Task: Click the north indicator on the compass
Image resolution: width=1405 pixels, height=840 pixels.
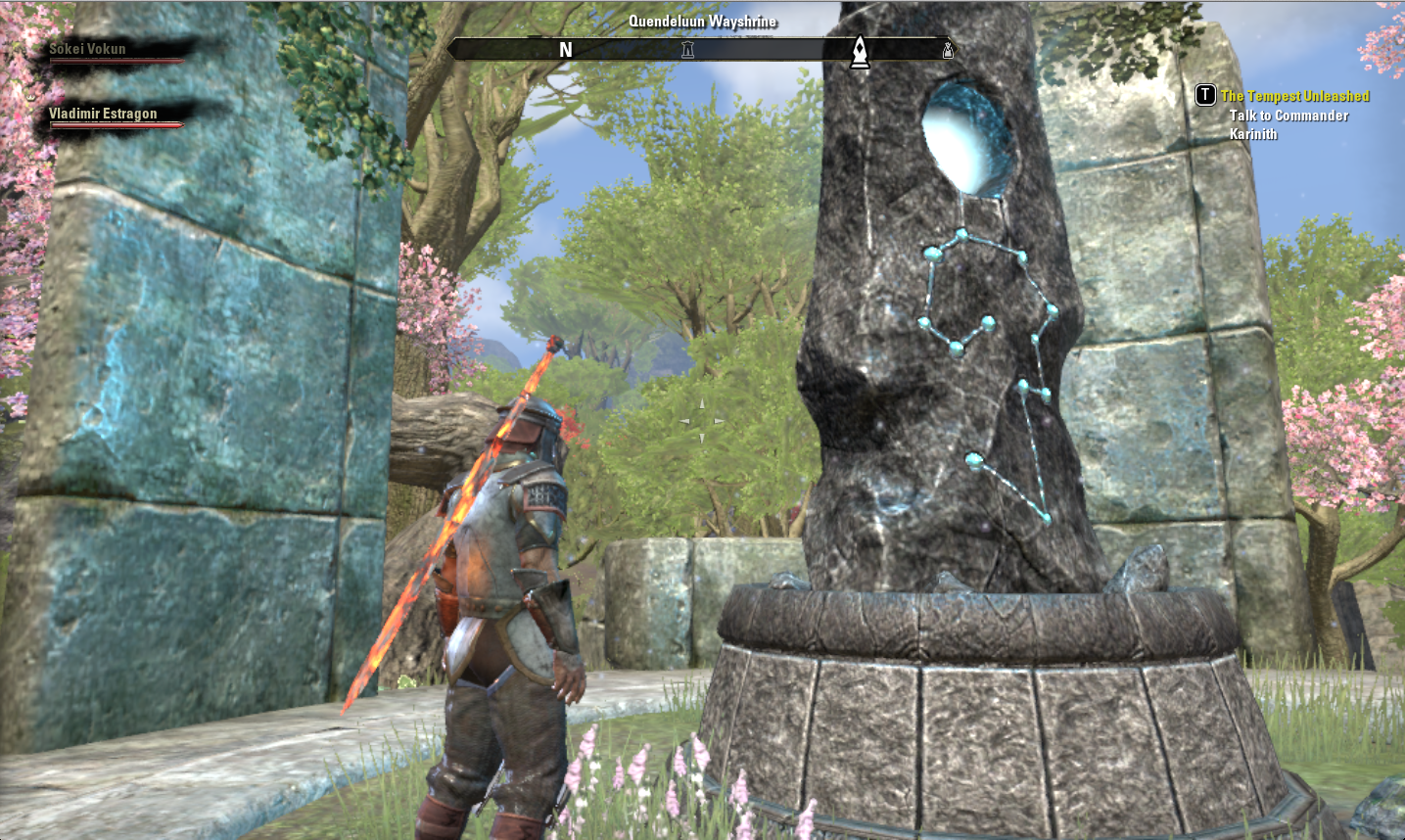Action: (566, 50)
